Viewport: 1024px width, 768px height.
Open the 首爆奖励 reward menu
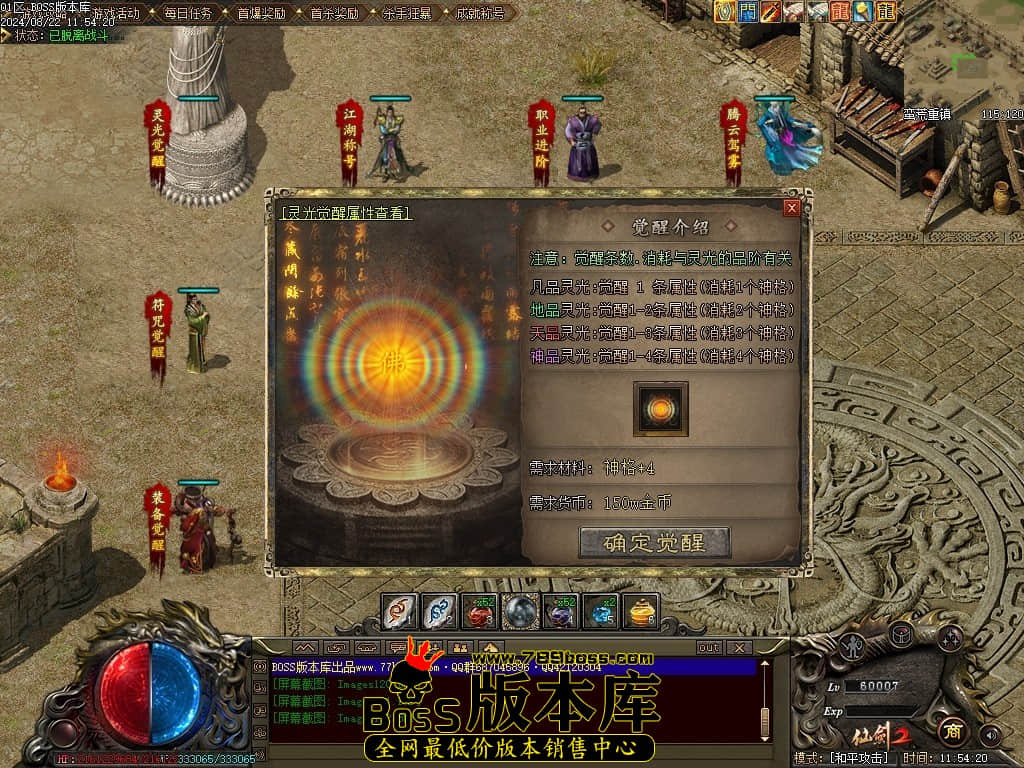click(261, 14)
